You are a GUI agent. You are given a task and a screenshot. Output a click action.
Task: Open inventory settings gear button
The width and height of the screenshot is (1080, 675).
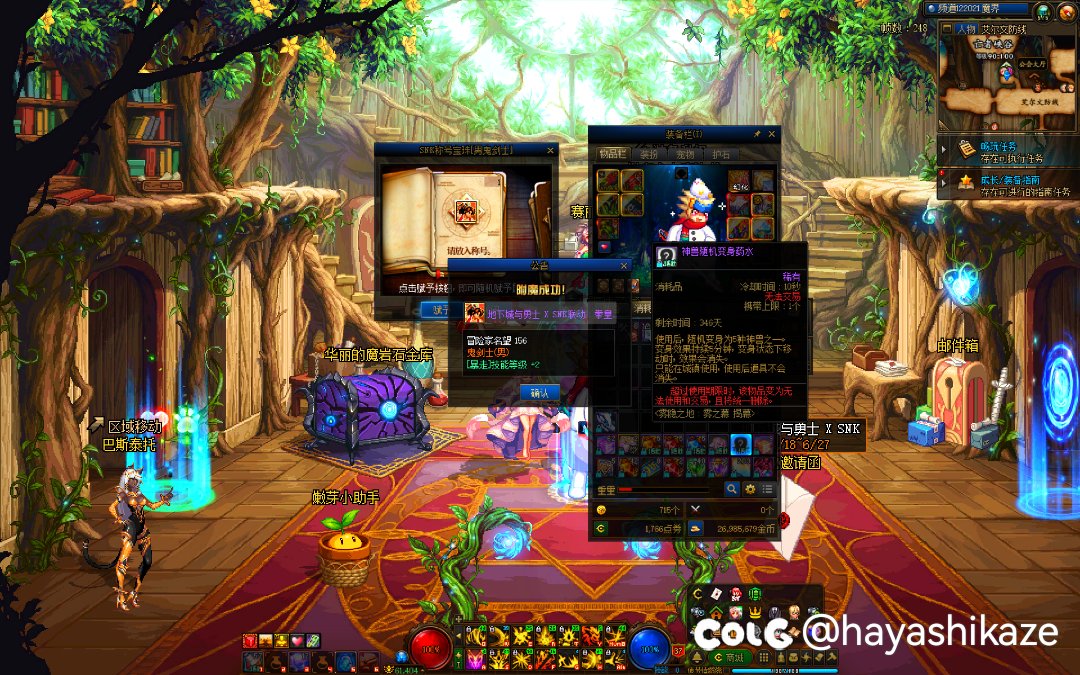(x=750, y=489)
